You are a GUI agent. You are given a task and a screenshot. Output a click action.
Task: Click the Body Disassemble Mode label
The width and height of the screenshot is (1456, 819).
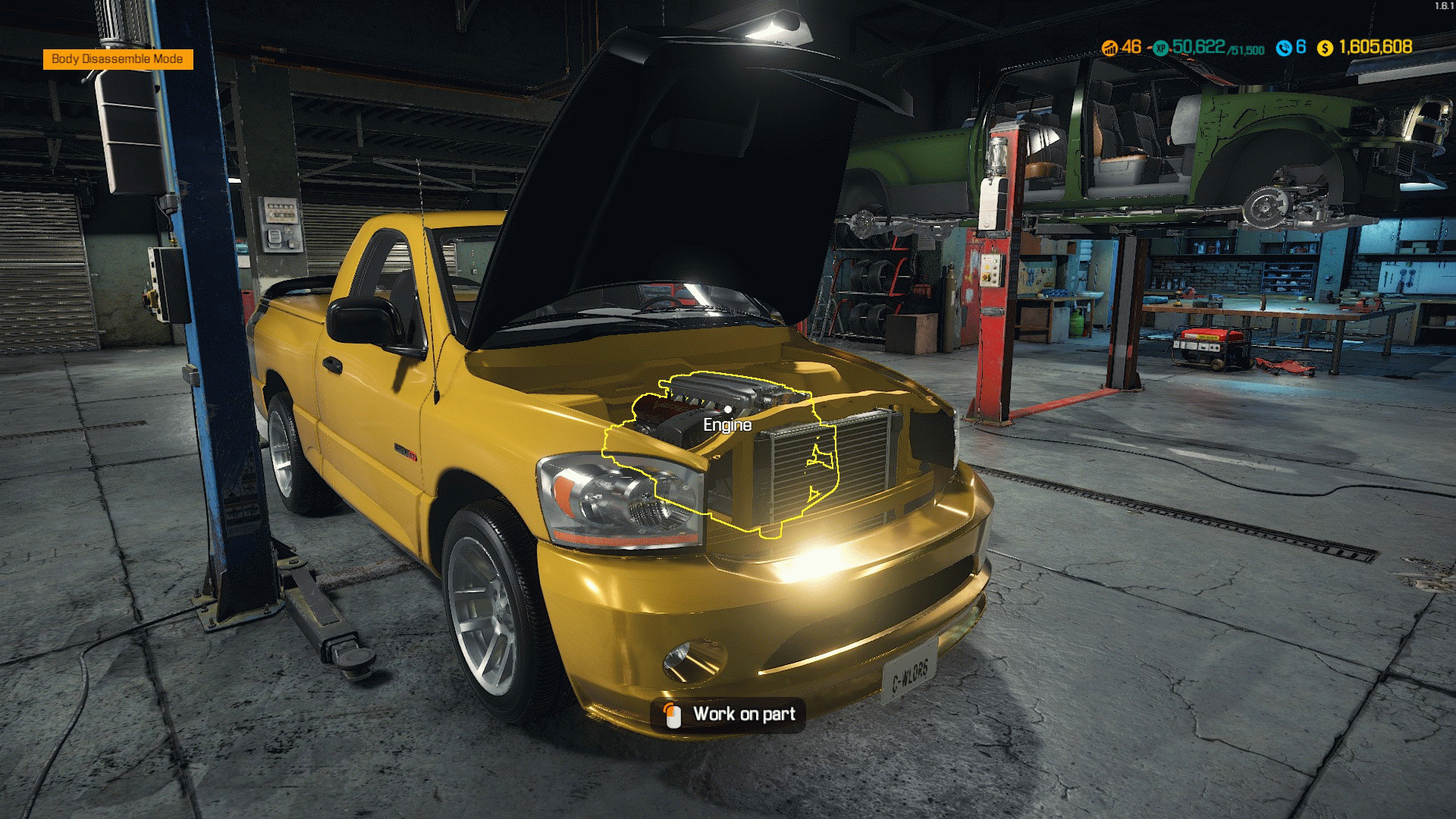pyautogui.click(x=118, y=59)
